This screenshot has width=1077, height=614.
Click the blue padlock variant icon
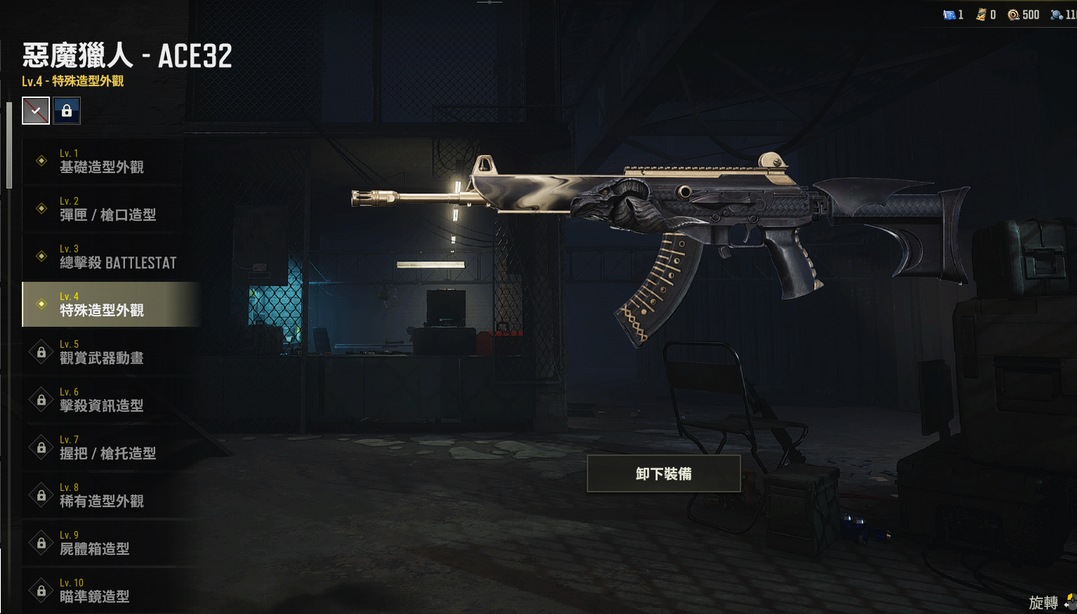(x=67, y=111)
